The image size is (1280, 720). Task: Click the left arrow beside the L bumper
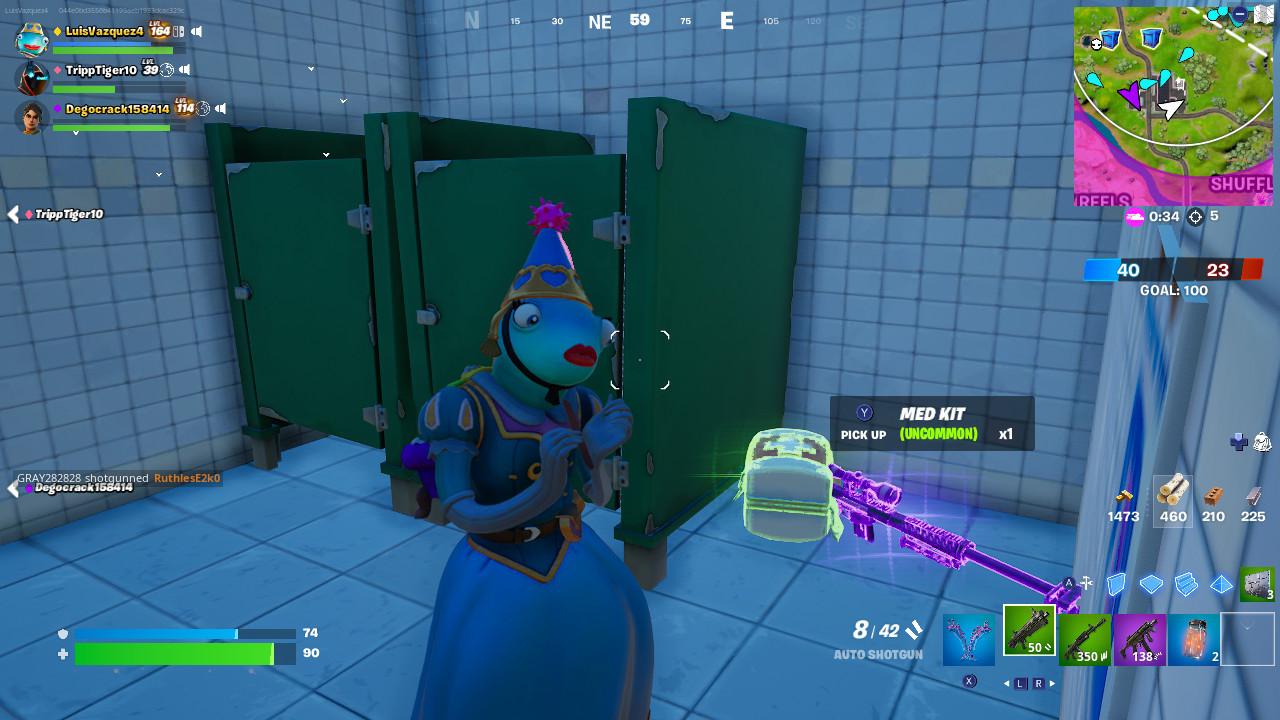tap(1006, 683)
